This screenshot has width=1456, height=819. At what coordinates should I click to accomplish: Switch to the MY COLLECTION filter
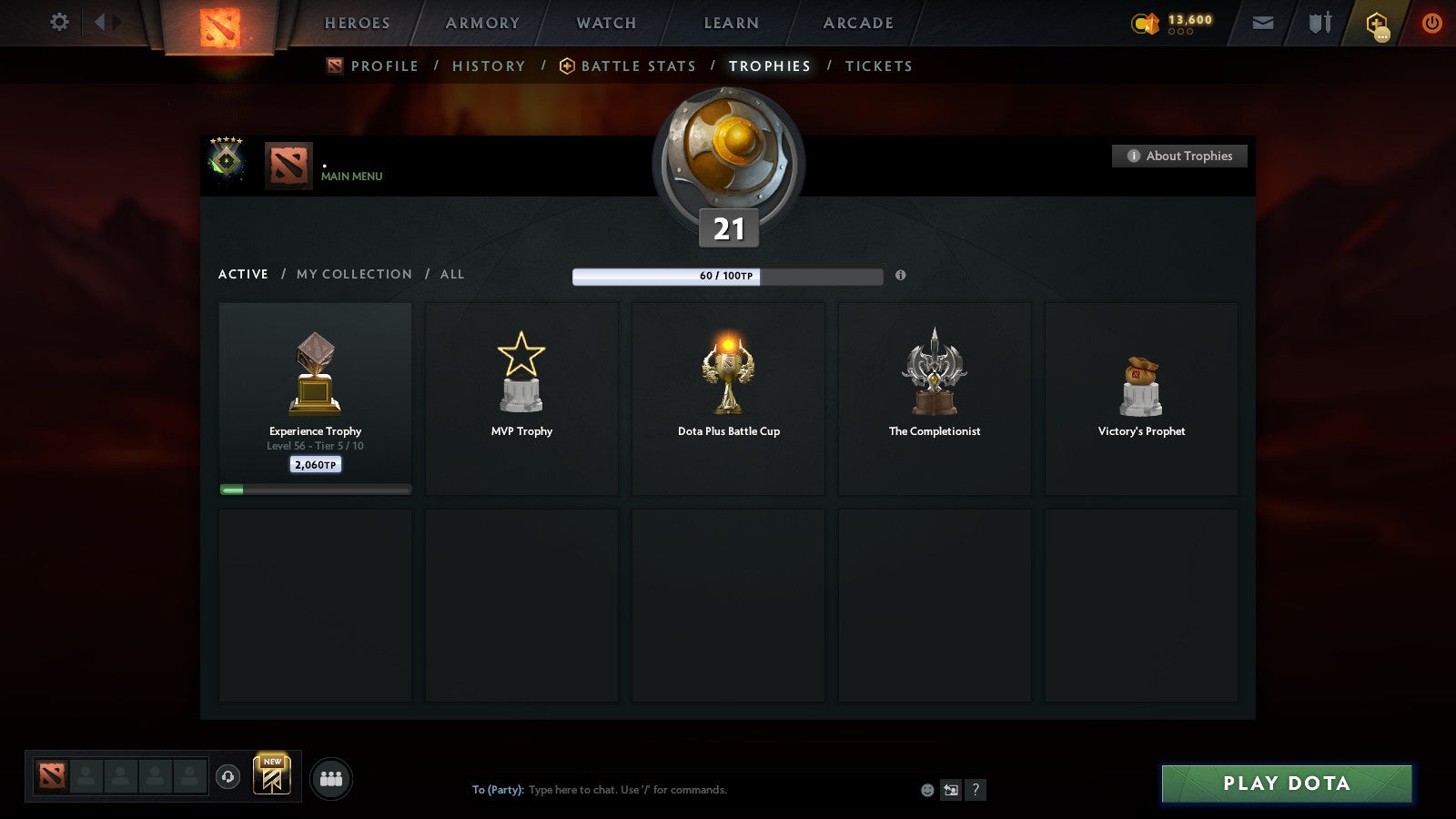click(353, 274)
